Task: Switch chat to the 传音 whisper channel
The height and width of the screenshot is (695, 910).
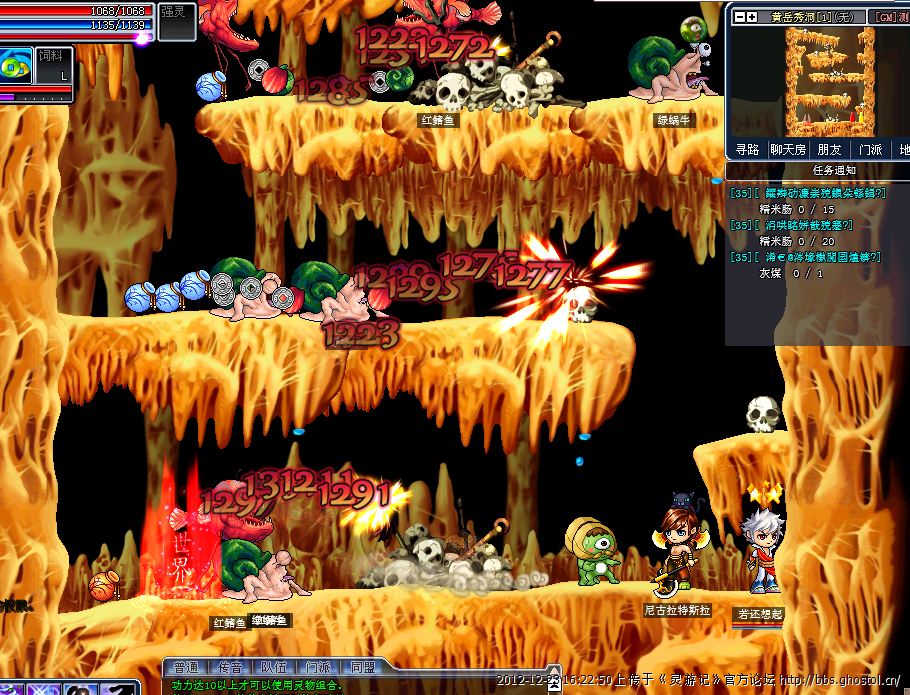Action: point(230,667)
